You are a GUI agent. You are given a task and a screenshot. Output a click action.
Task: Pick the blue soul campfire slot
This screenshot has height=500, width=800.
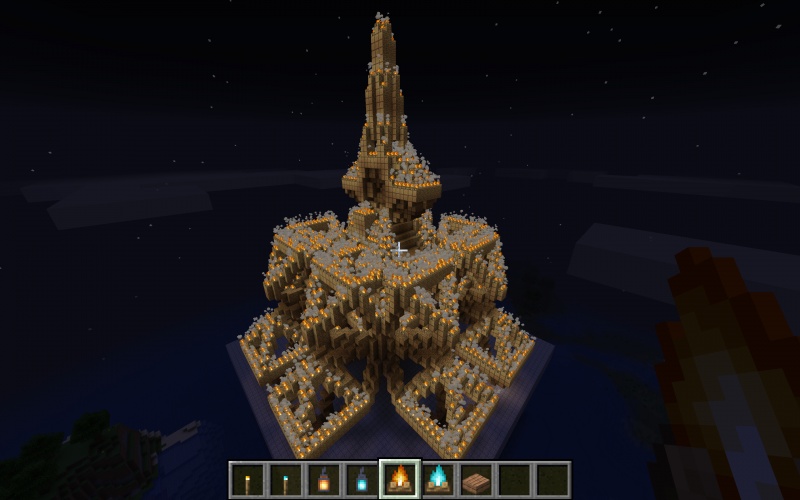point(437,480)
